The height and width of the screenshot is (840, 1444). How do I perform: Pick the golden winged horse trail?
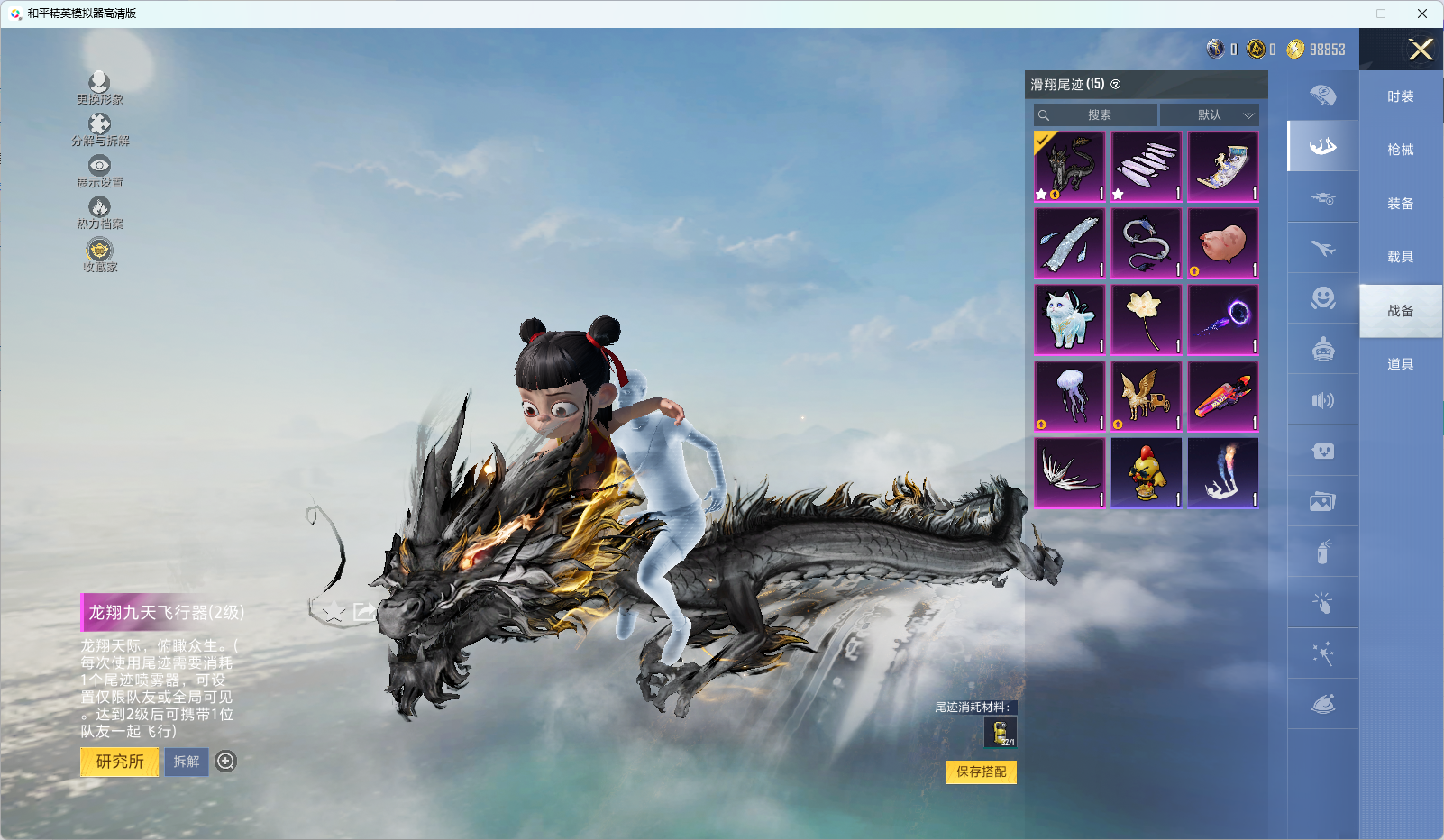click(x=1146, y=397)
